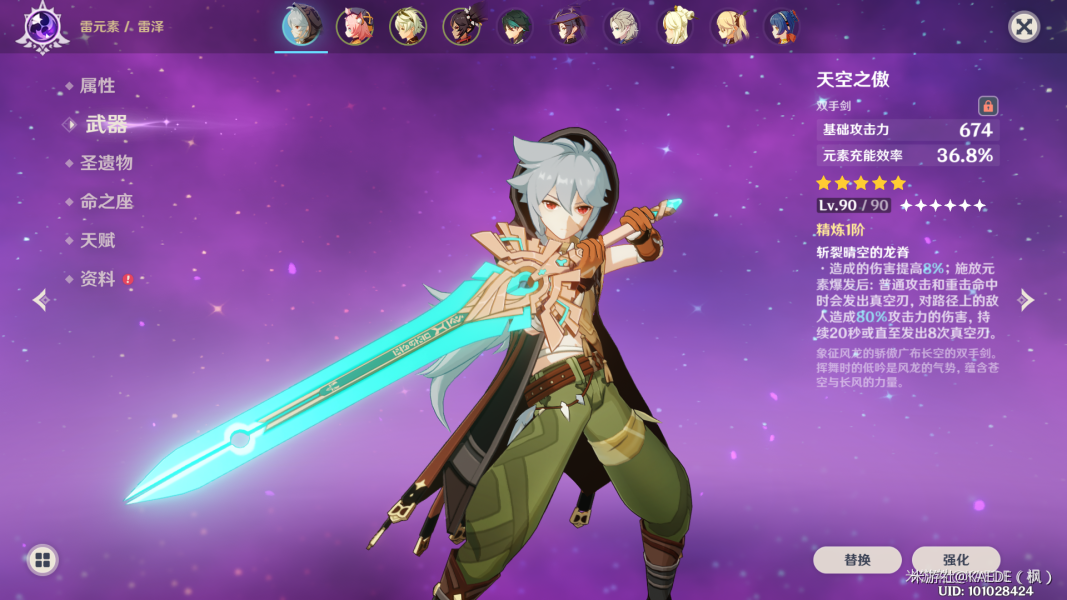Screen dimensions: 1067x600
Task: Select the pink-haired character portrait
Action: pos(354,27)
